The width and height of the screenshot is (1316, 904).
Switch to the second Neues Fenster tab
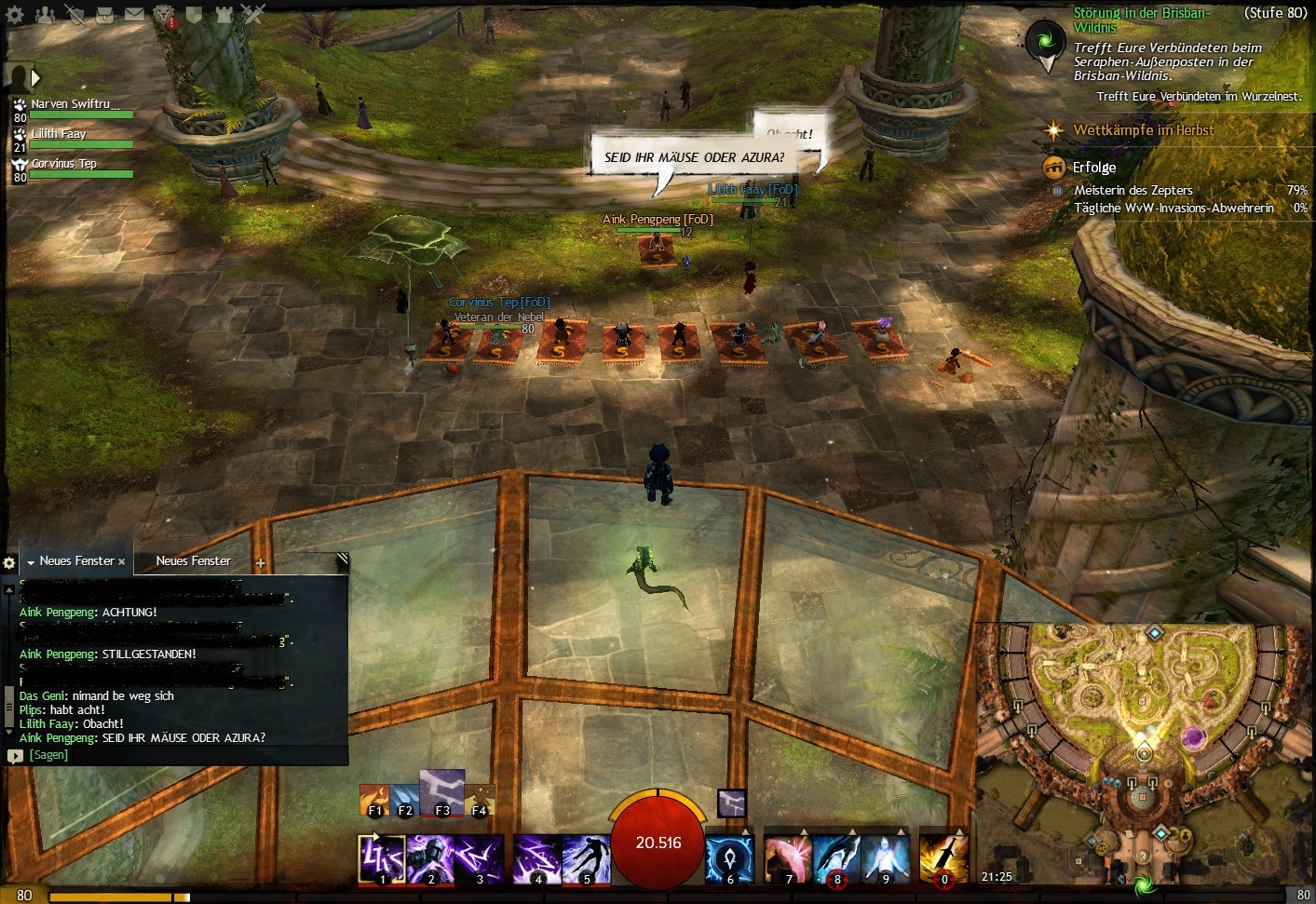(193, 561)
